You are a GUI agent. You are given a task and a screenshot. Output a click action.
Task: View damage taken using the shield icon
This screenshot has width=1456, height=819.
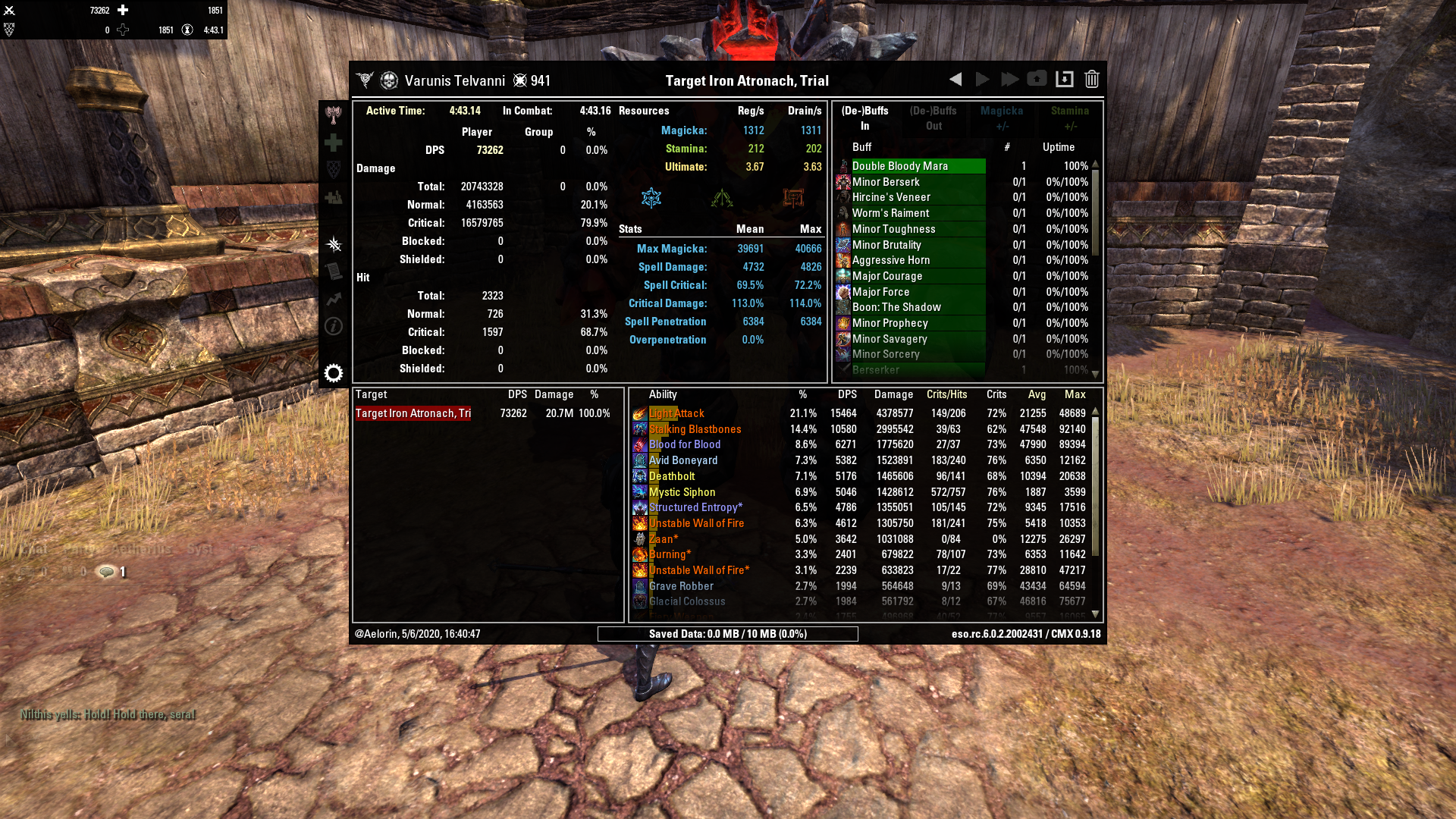tap(334, 168)
